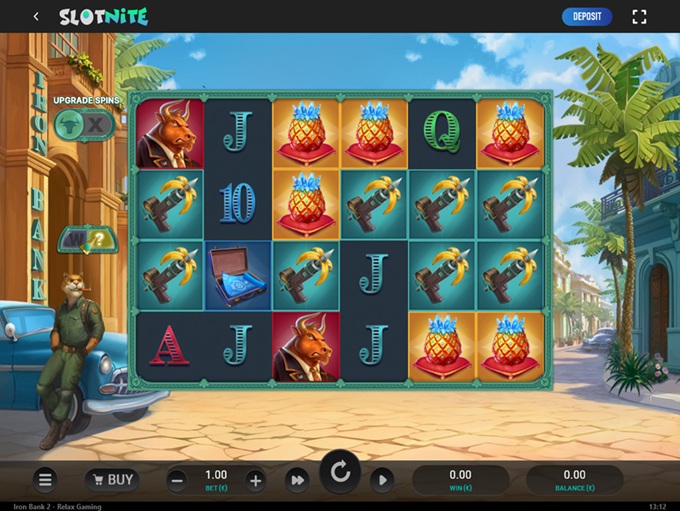Go back using the top-left arrow
Screen dimensions: 680x511
[x=36, y=16]
